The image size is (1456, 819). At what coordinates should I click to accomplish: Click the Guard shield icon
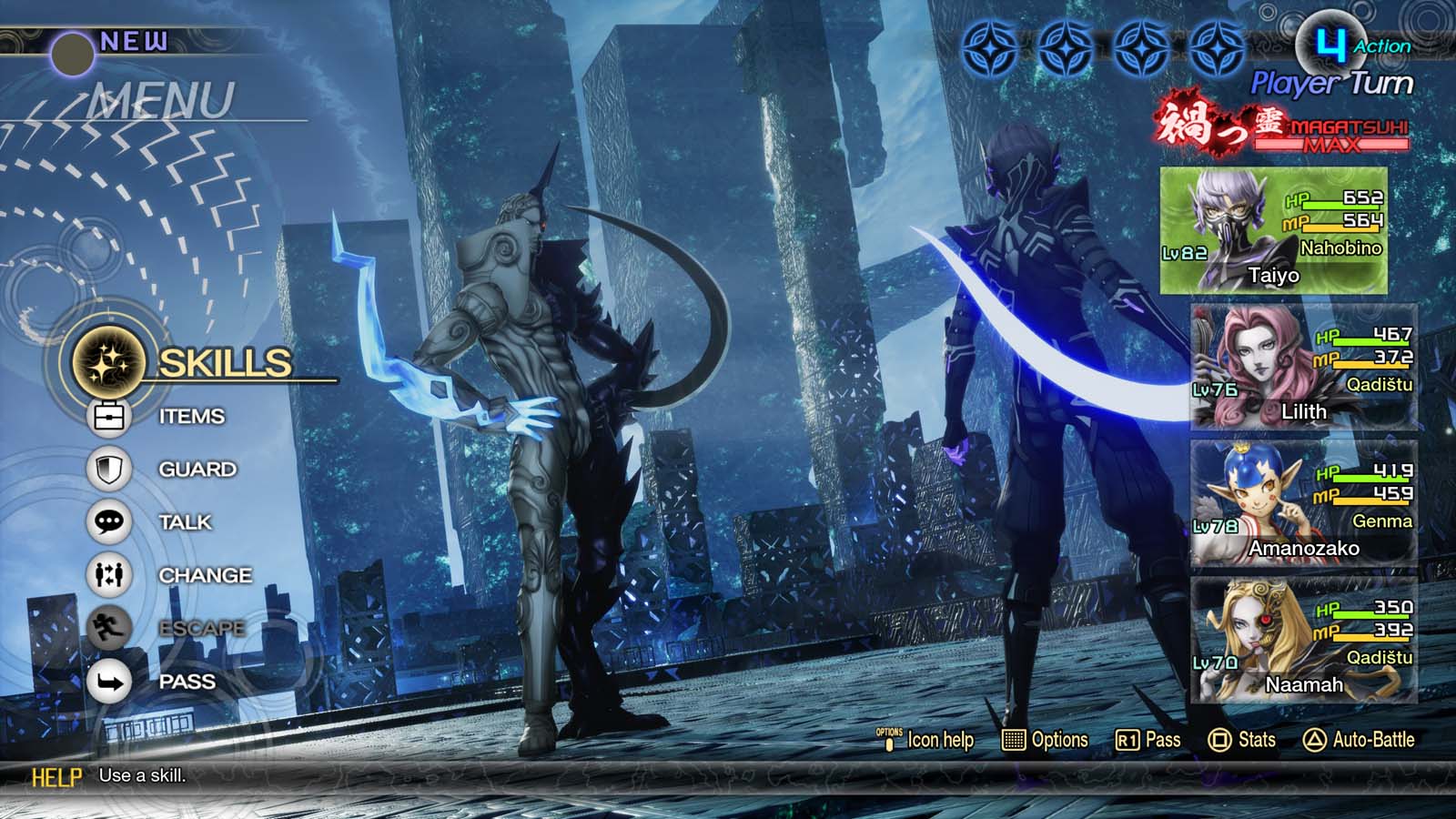(x=109, y=469)
